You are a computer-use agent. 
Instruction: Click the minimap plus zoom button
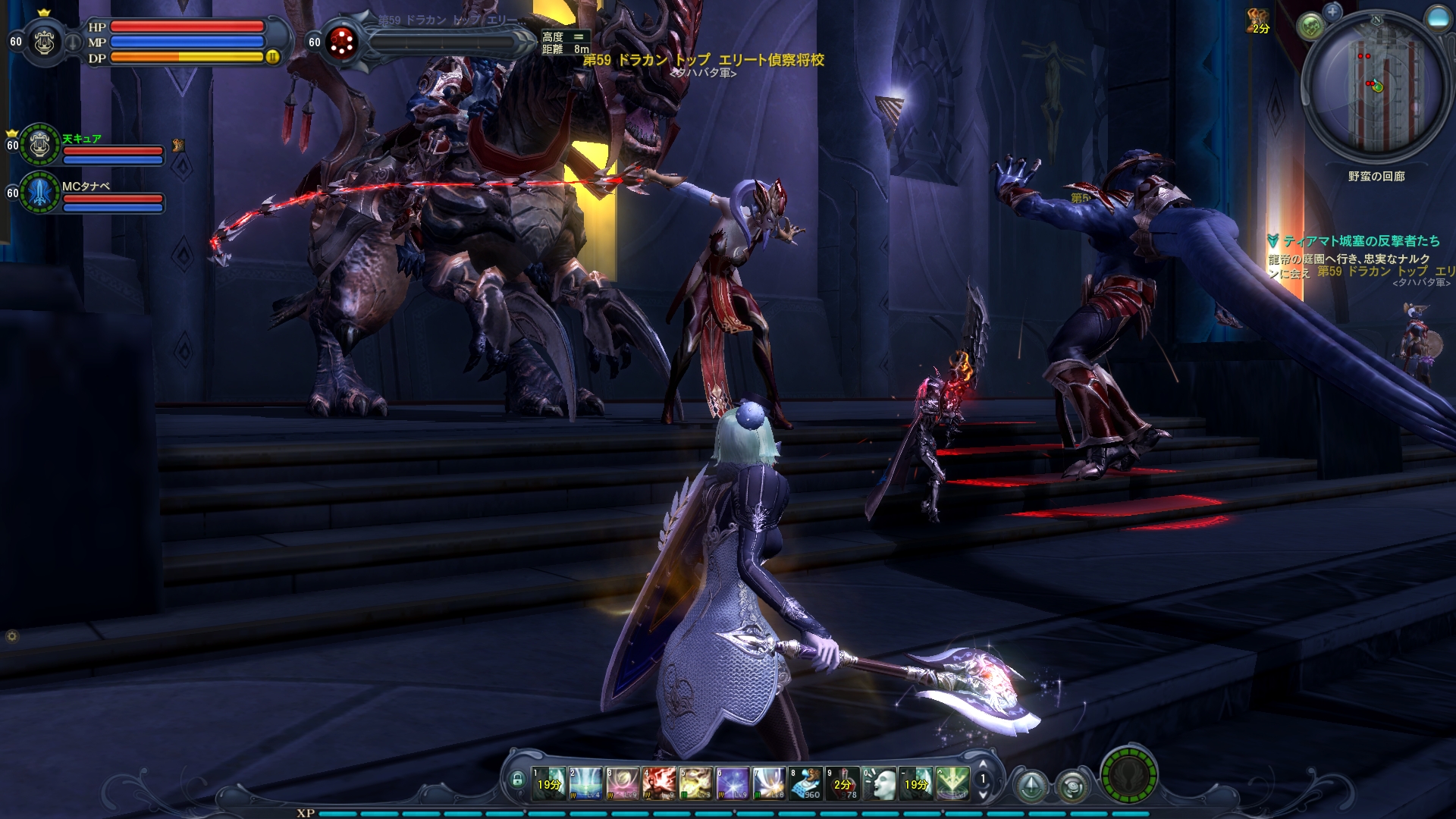[x=1332, y=11]
